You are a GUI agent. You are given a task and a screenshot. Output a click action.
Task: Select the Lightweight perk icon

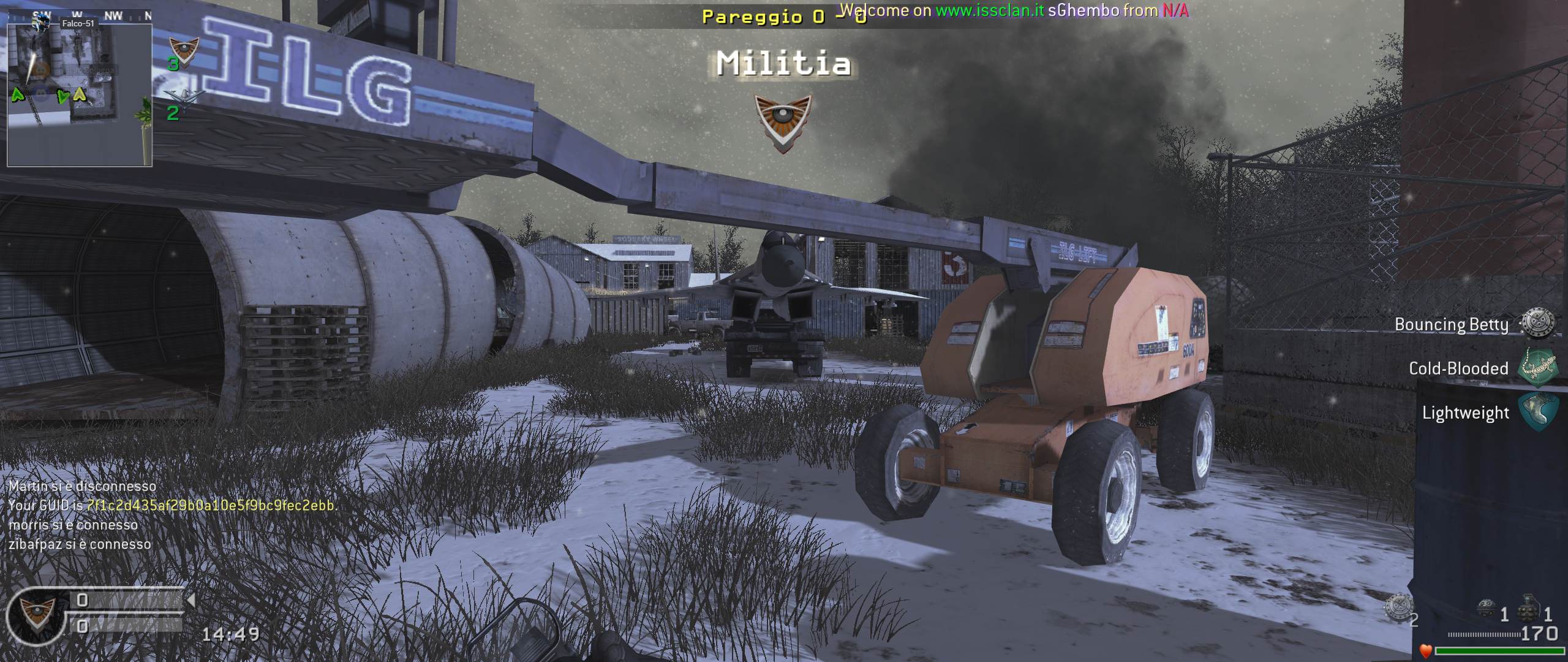pos(1537,411)
